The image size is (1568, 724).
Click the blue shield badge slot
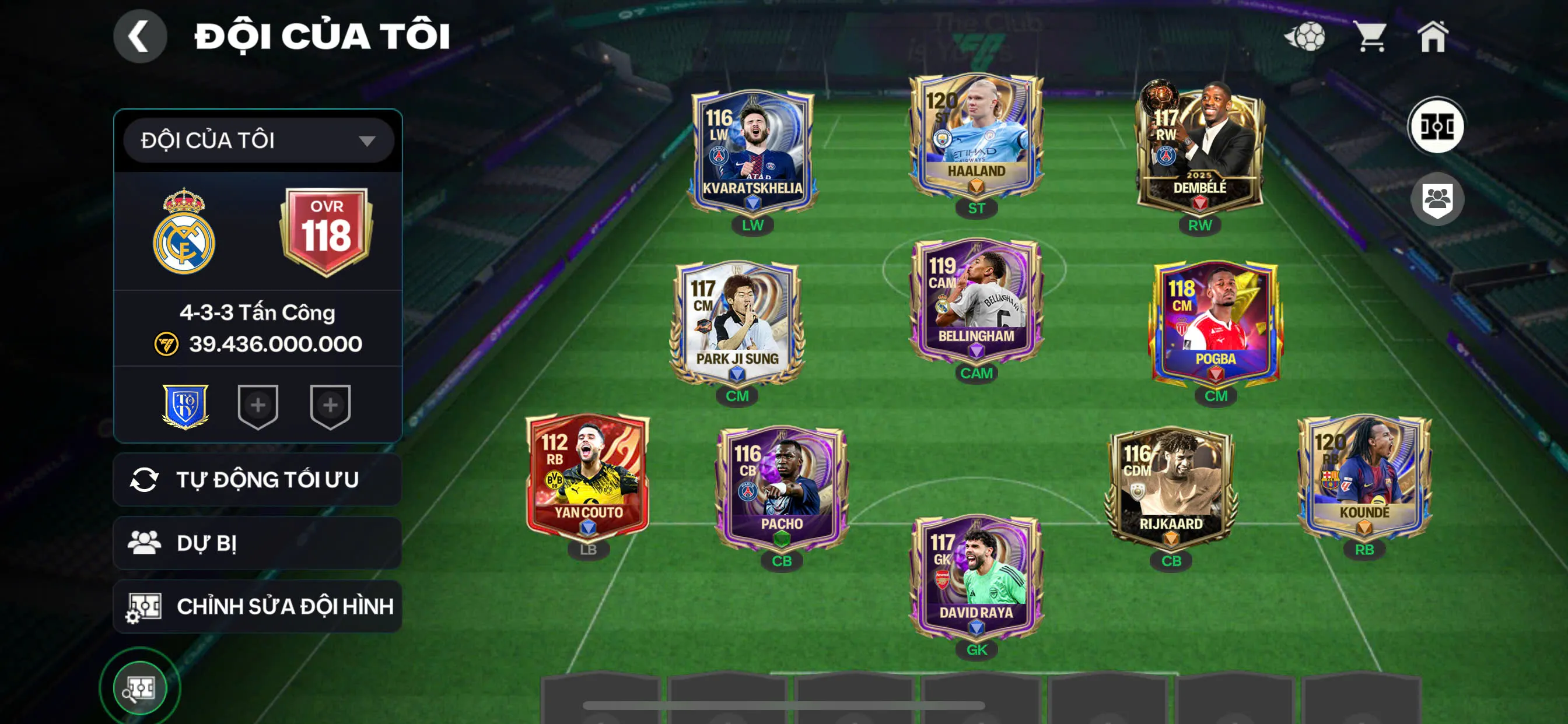[185, 406]
